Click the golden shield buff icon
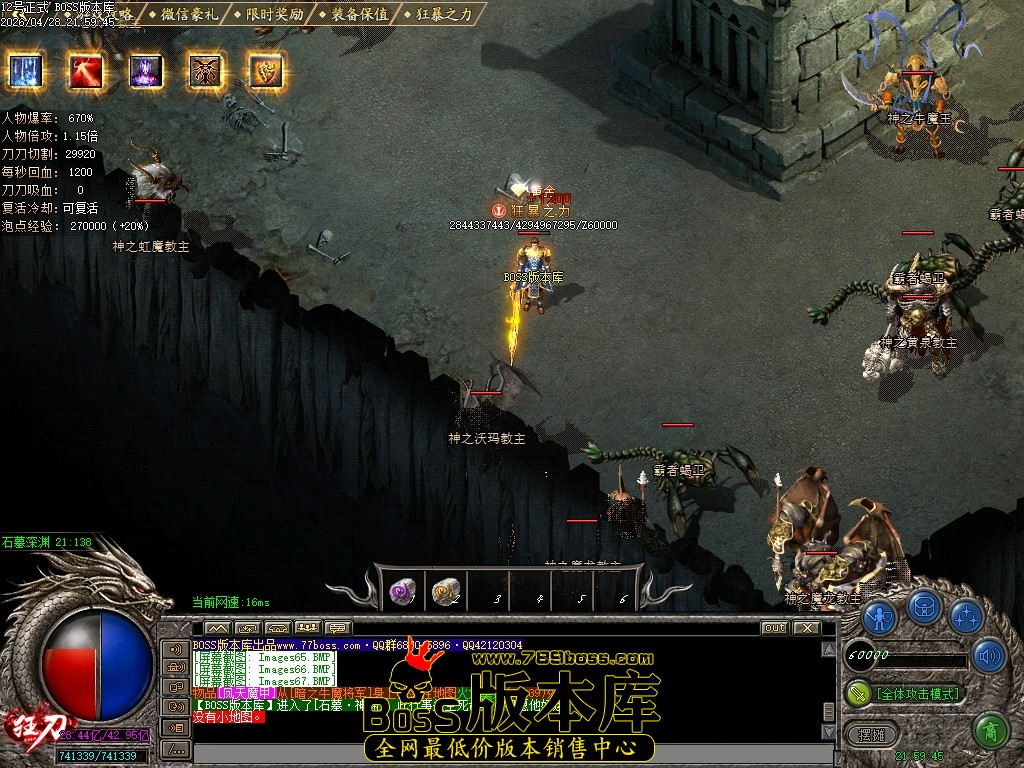 point(266,71)
